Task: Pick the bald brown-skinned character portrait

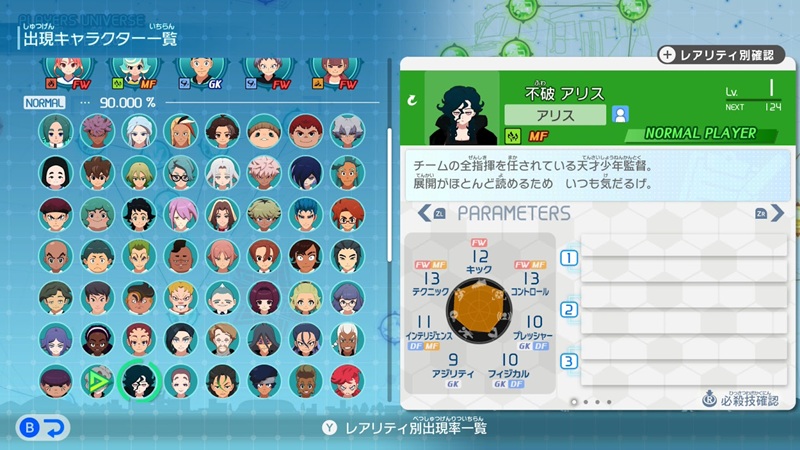Action: pyautogui.click(x=56, y=256)
